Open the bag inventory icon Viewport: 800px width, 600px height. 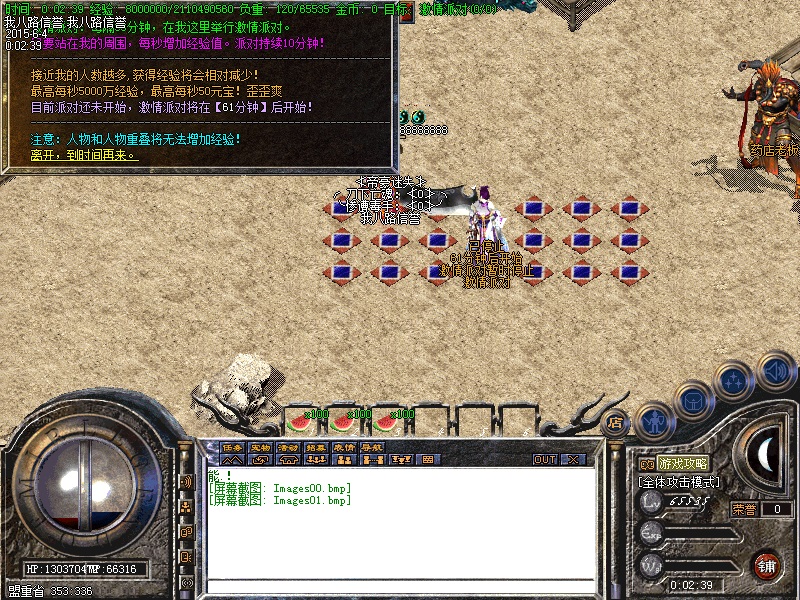pos(692,402)
